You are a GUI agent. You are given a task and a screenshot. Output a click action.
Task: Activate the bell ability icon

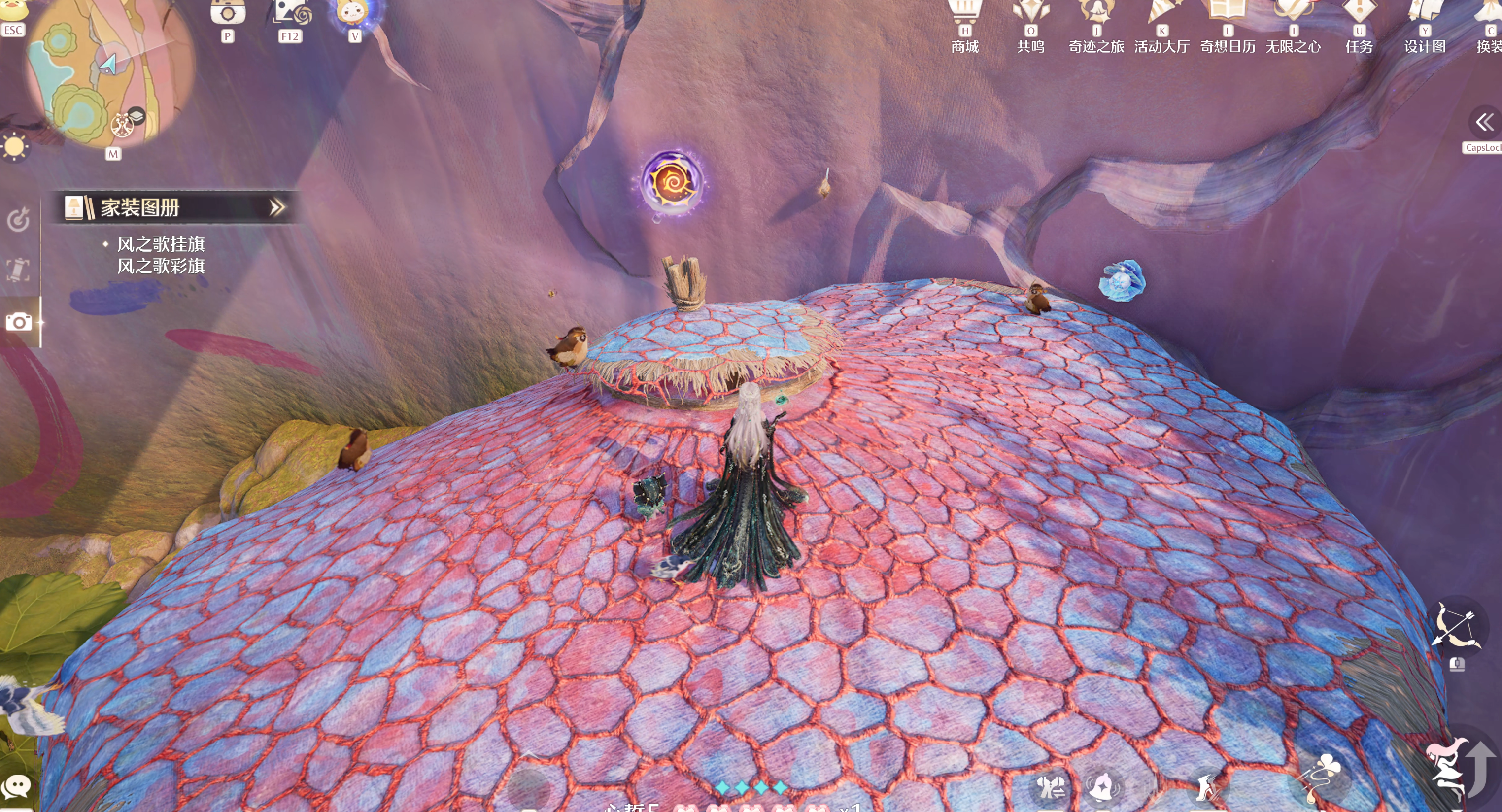coord(1102,787)
